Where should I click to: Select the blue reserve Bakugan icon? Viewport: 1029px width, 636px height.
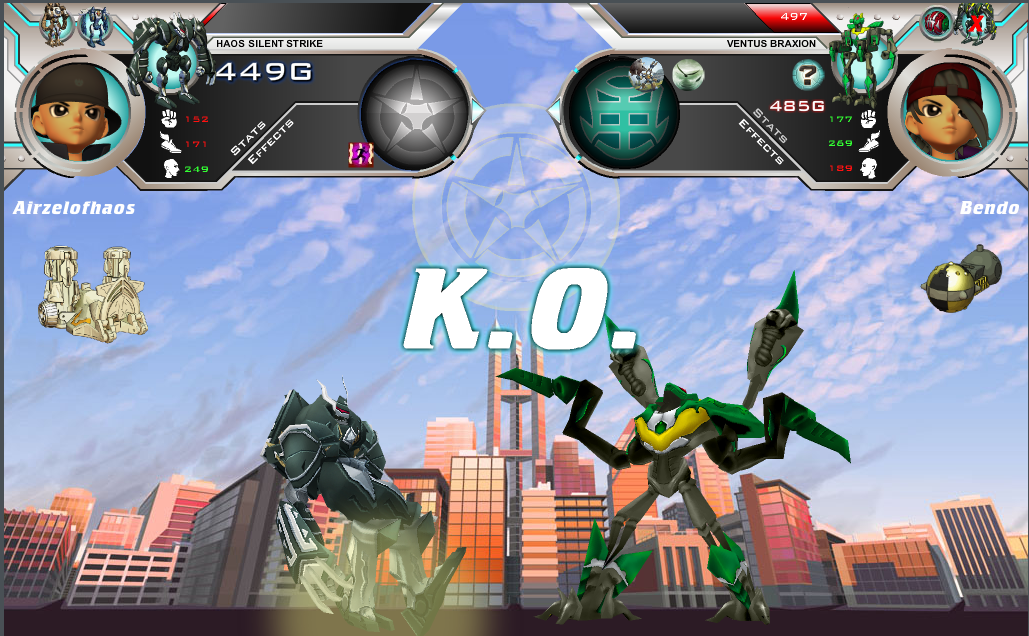95,25
